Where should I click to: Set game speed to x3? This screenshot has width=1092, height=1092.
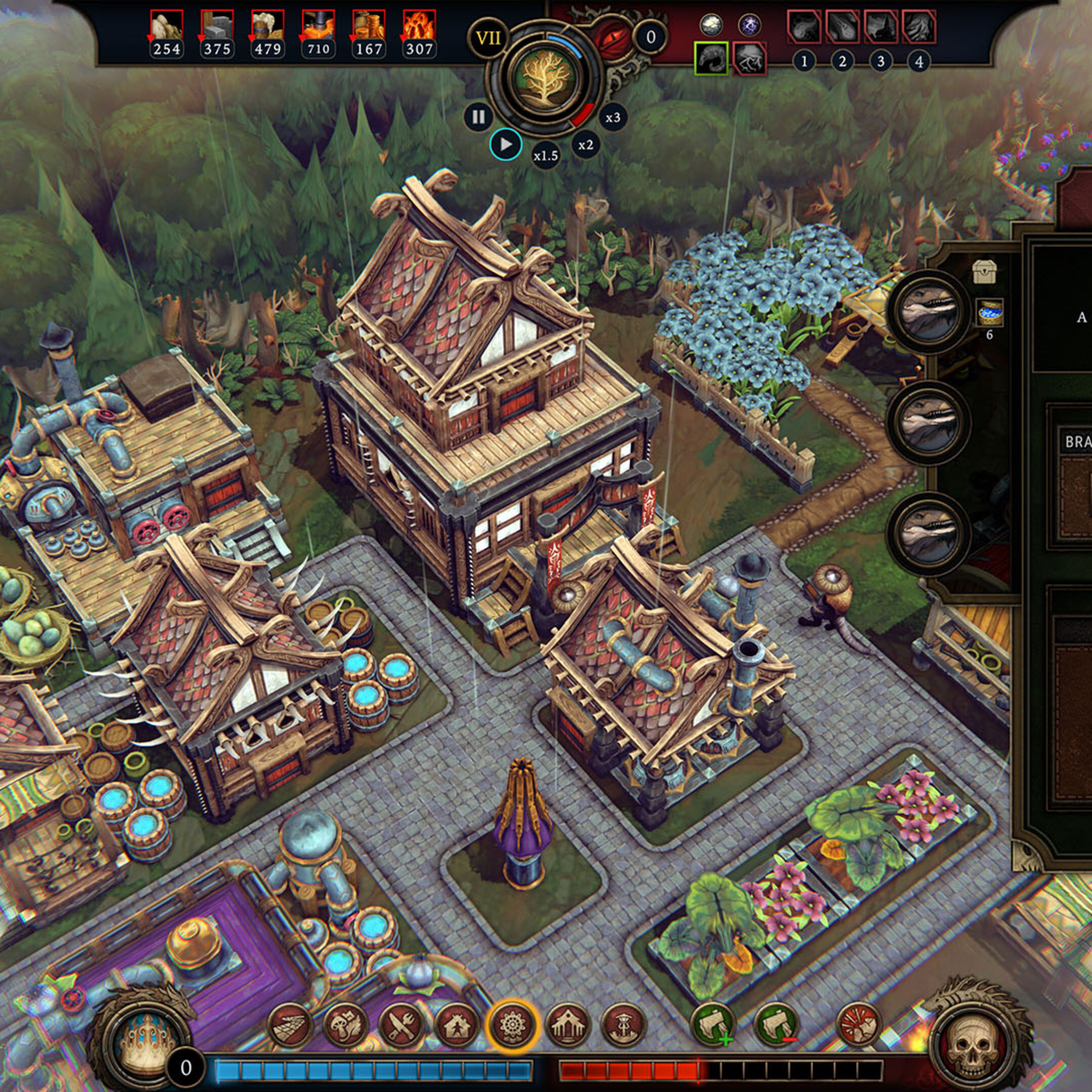click(613, 118)
